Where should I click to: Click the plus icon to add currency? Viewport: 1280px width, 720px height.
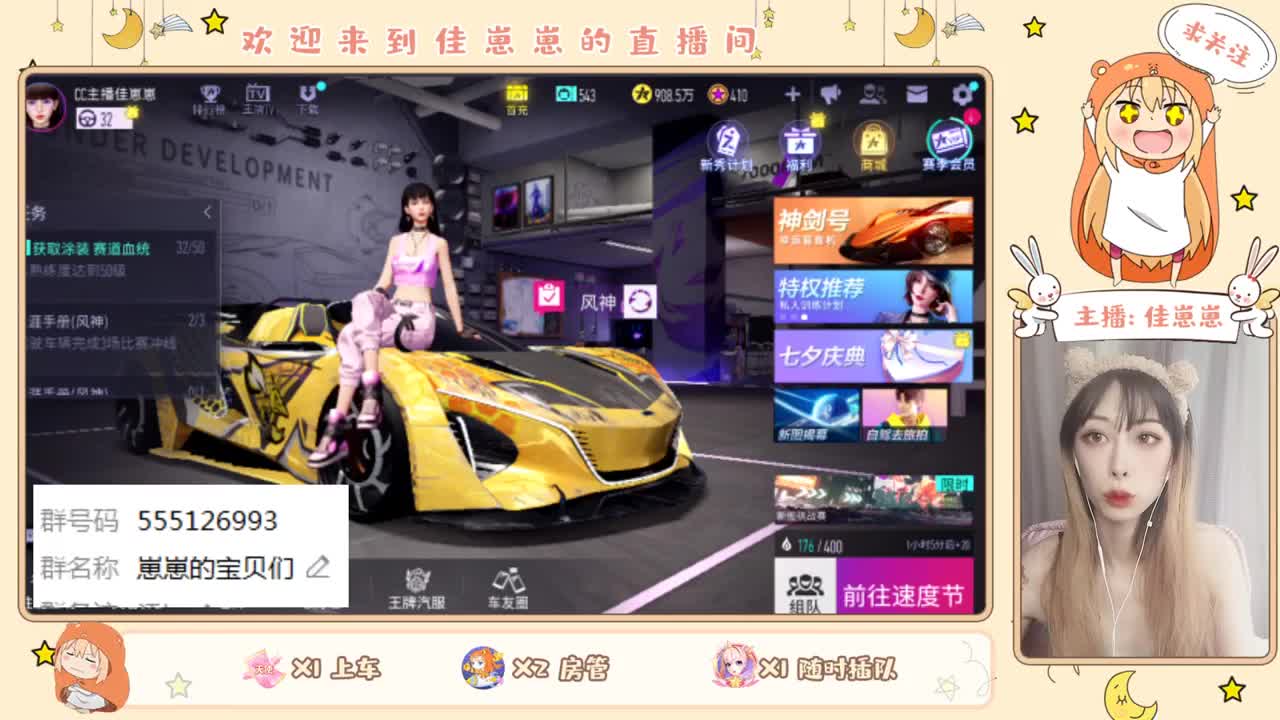[x=793, y=95]
